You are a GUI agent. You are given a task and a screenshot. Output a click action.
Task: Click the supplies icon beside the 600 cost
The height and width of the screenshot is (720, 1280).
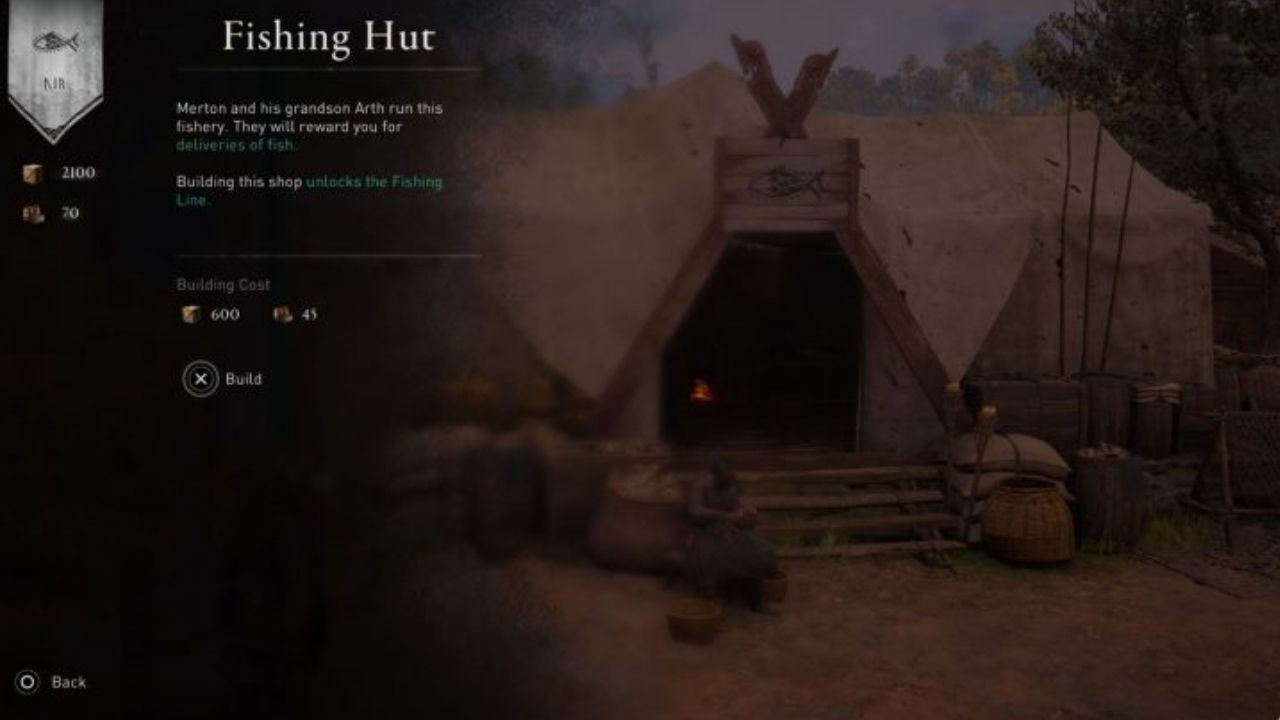pyautogui.click(x=191, y=314)
